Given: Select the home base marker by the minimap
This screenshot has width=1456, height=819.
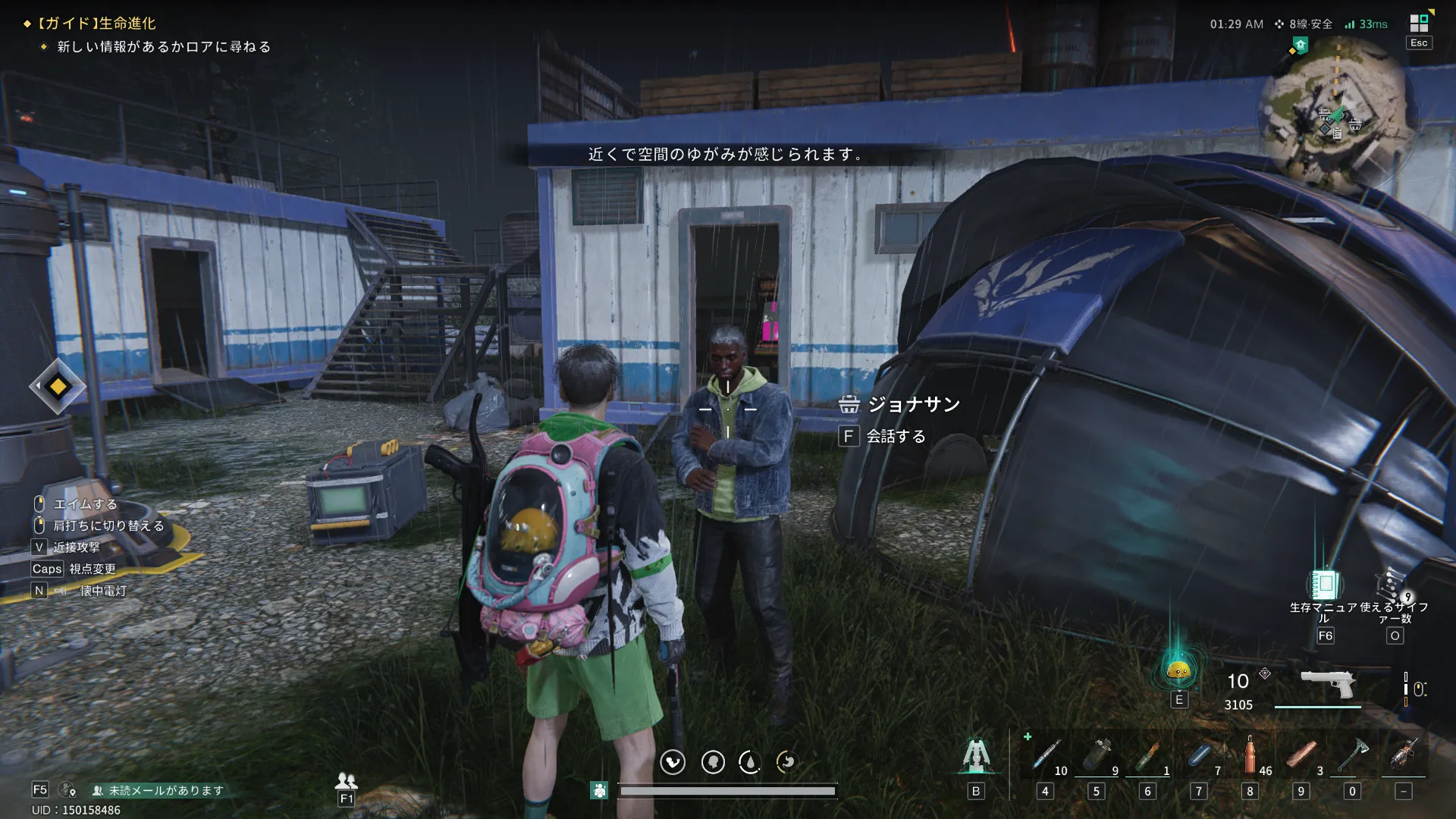Looking at the screenshot, I should [1301, 45].
